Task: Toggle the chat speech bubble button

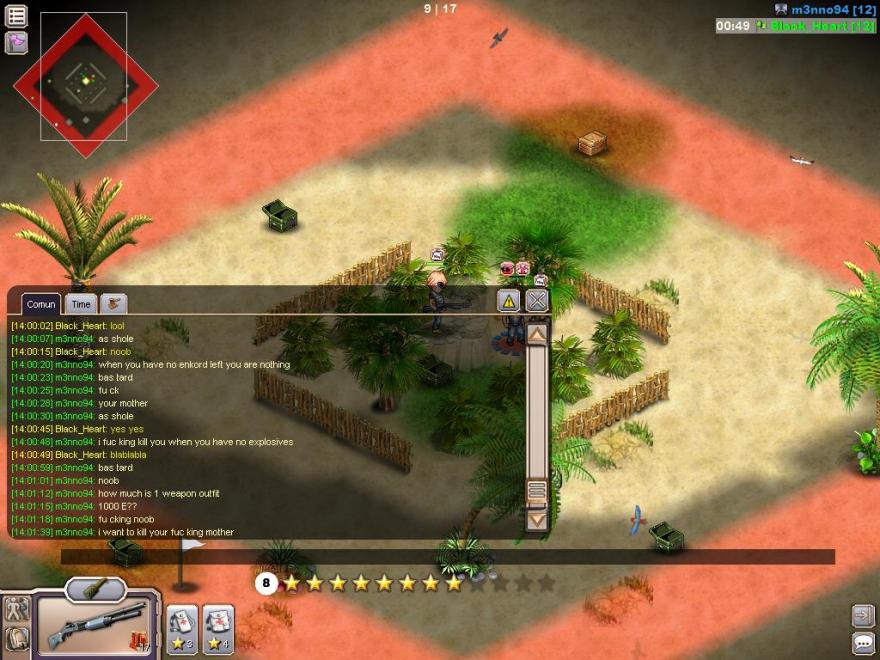Action: coord(862,642)
